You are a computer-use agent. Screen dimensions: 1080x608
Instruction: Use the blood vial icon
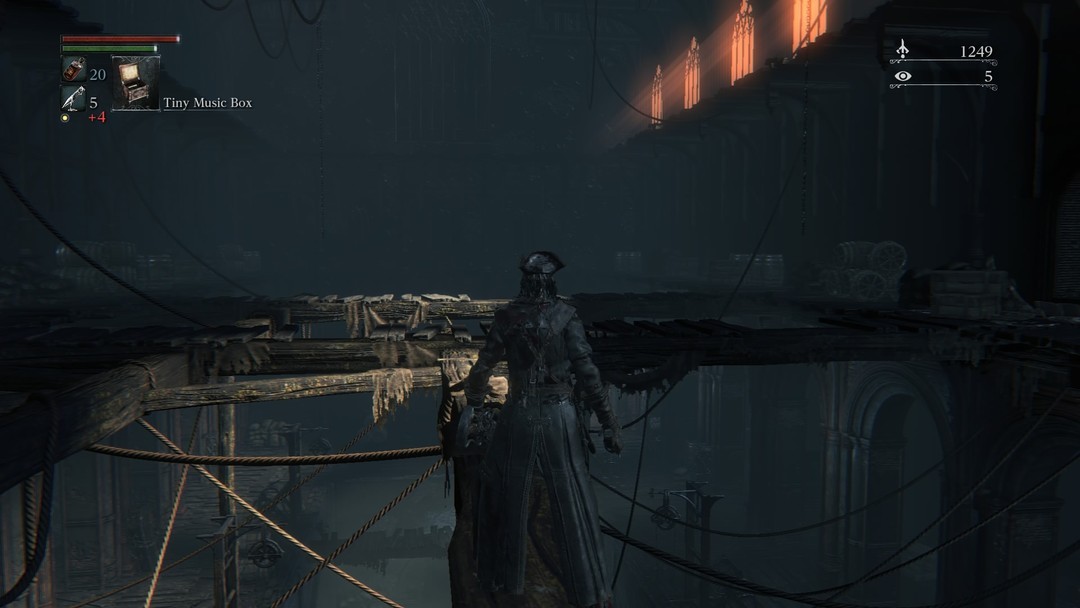coord(74,69)
